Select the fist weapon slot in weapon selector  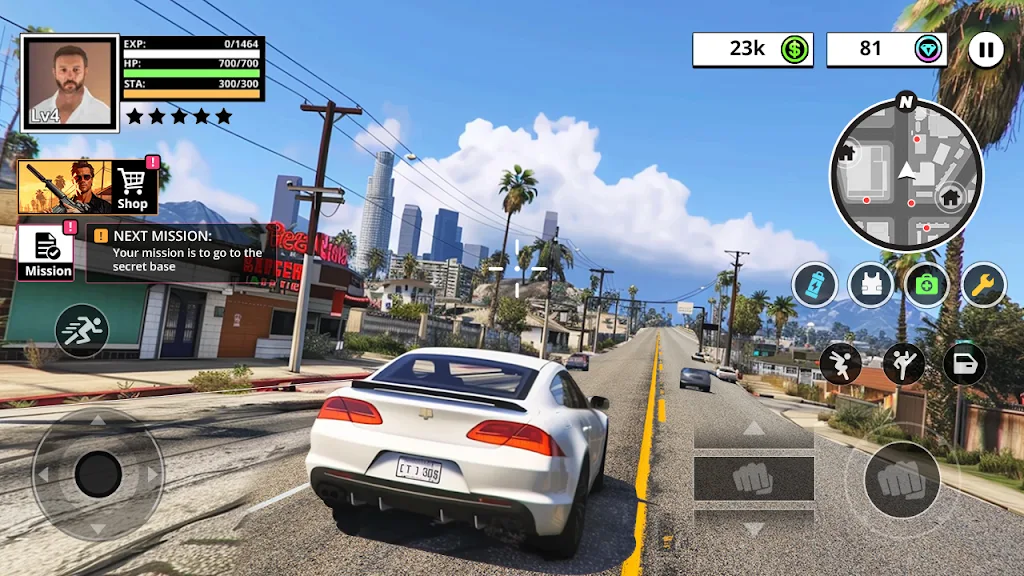753,479
